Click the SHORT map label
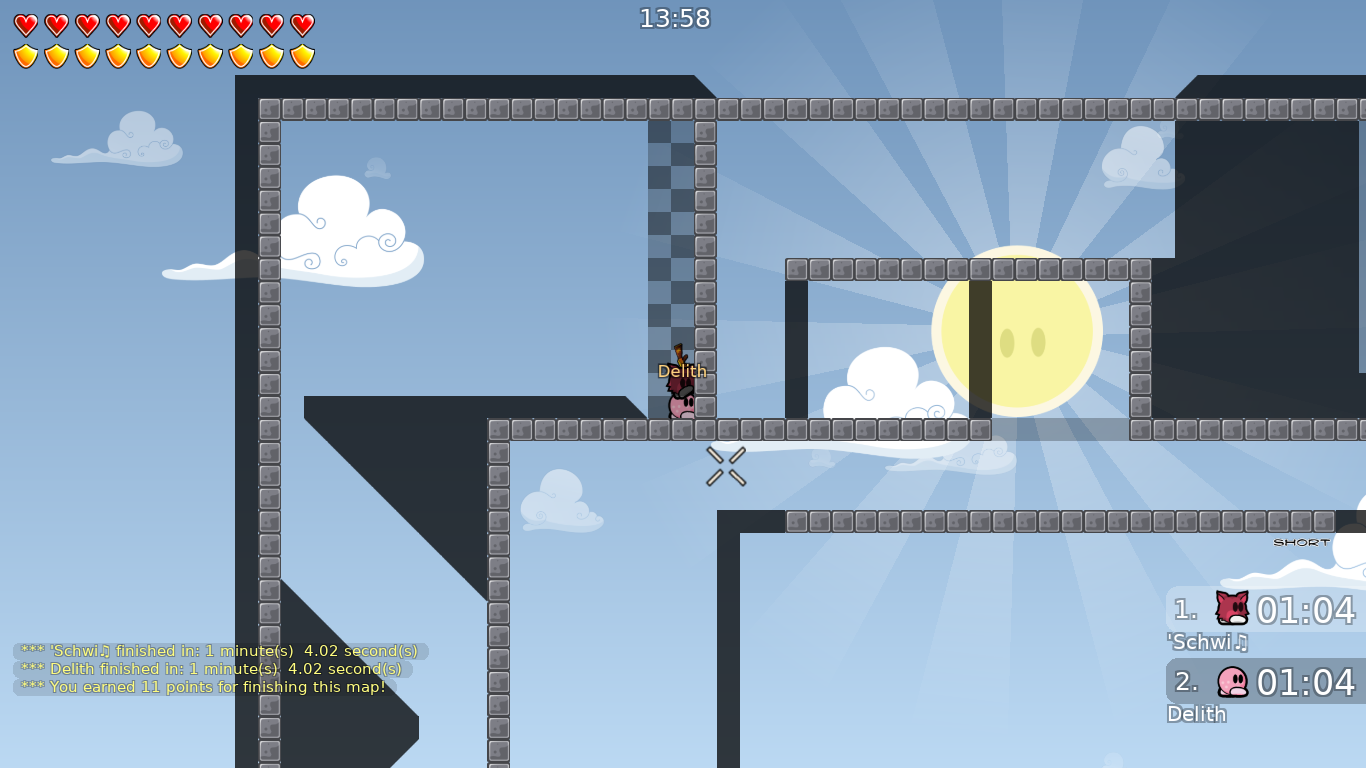The width and height of the screenshot is (1366, 768). coord(1299,542)
